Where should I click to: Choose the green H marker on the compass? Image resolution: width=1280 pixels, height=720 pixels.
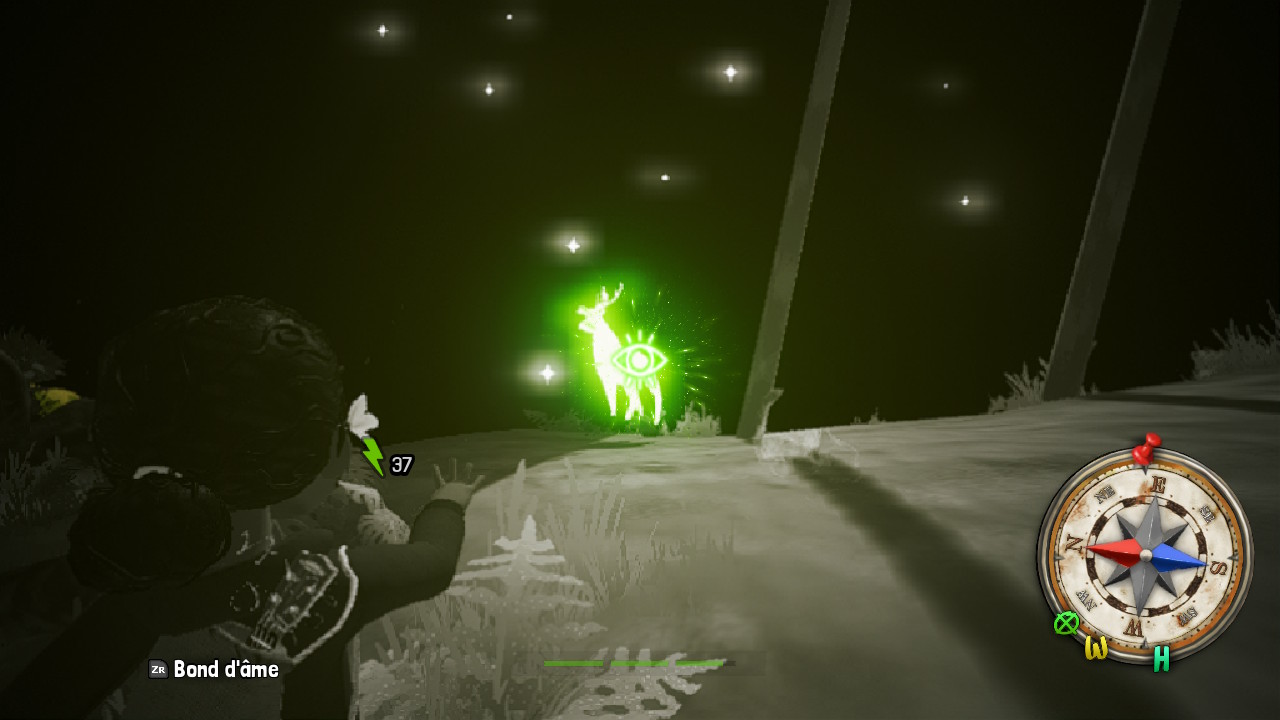[x=1161, y=658]
